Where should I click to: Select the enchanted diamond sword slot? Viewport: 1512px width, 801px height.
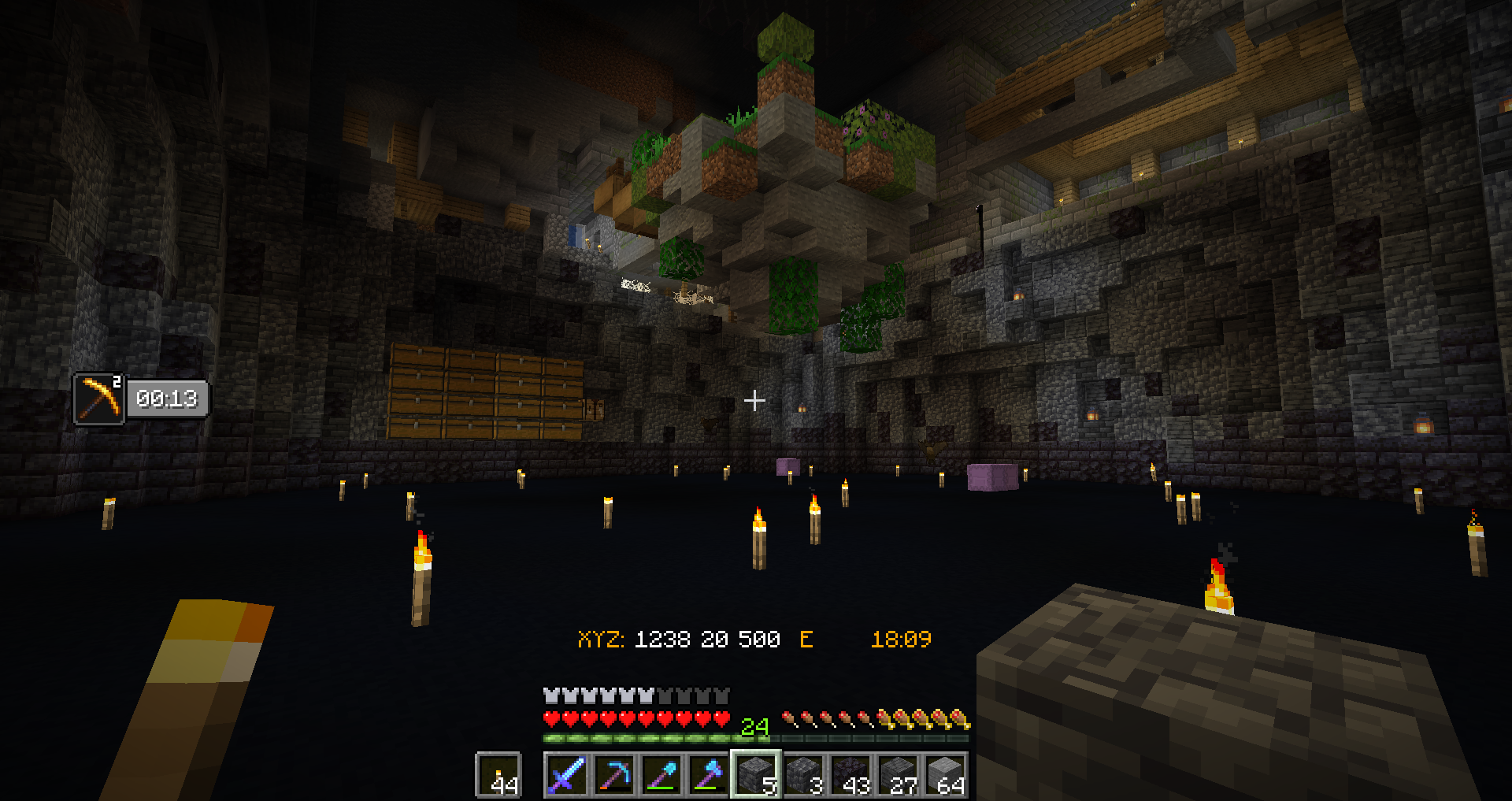[x=567, y=775]
